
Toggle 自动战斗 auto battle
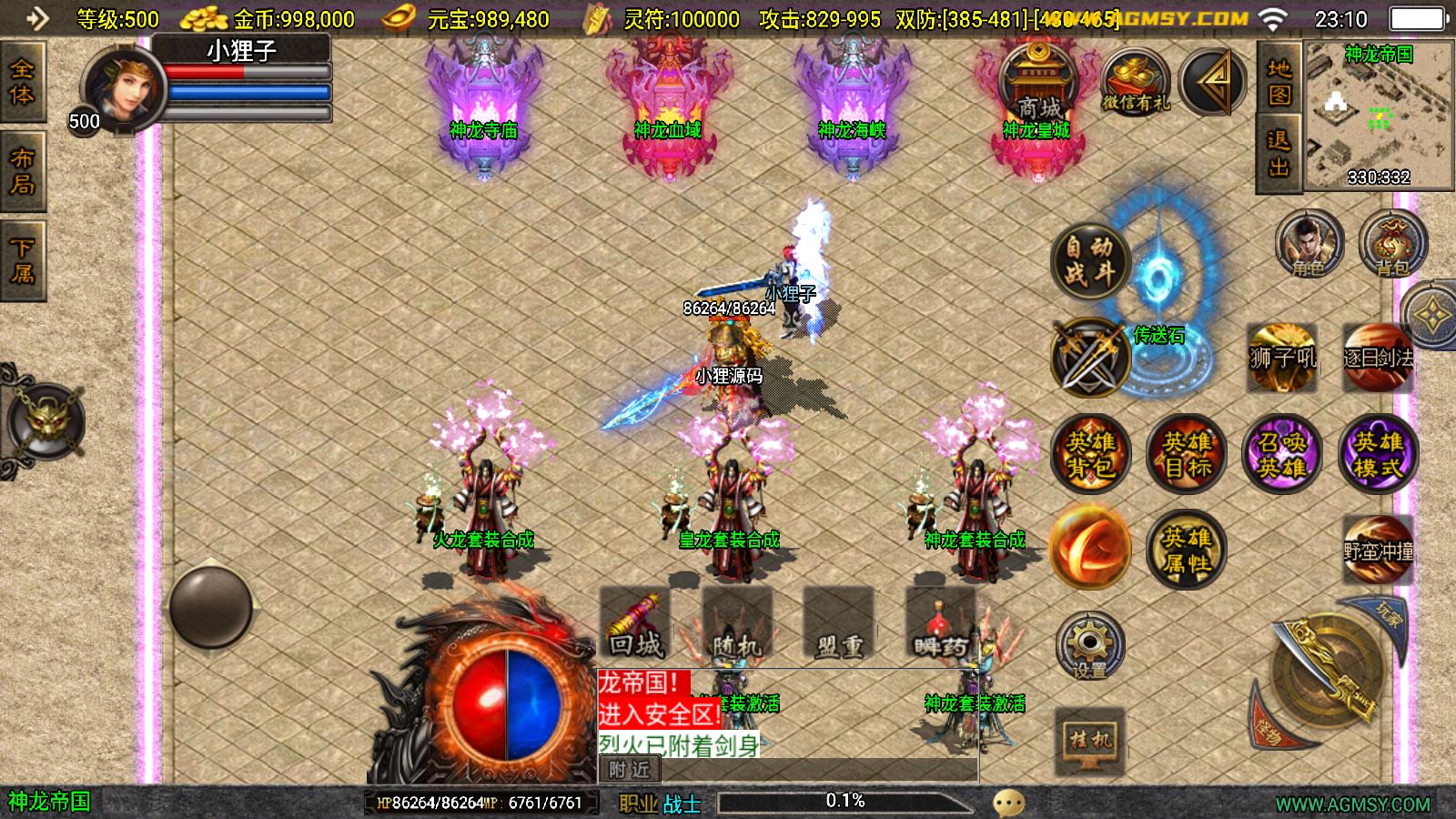point(1090,260)
